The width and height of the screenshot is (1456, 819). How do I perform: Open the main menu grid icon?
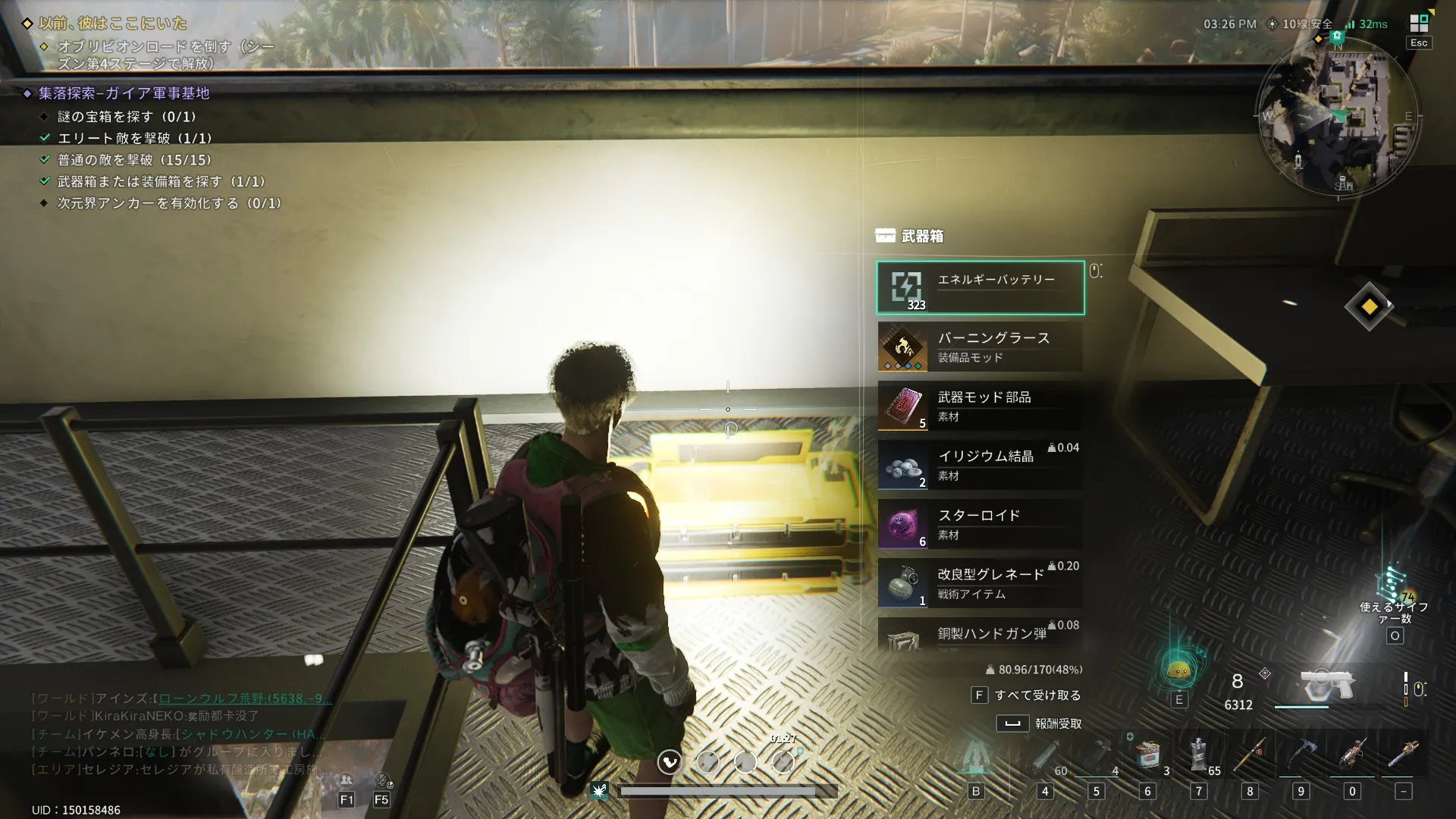(x=1419, y=24)
